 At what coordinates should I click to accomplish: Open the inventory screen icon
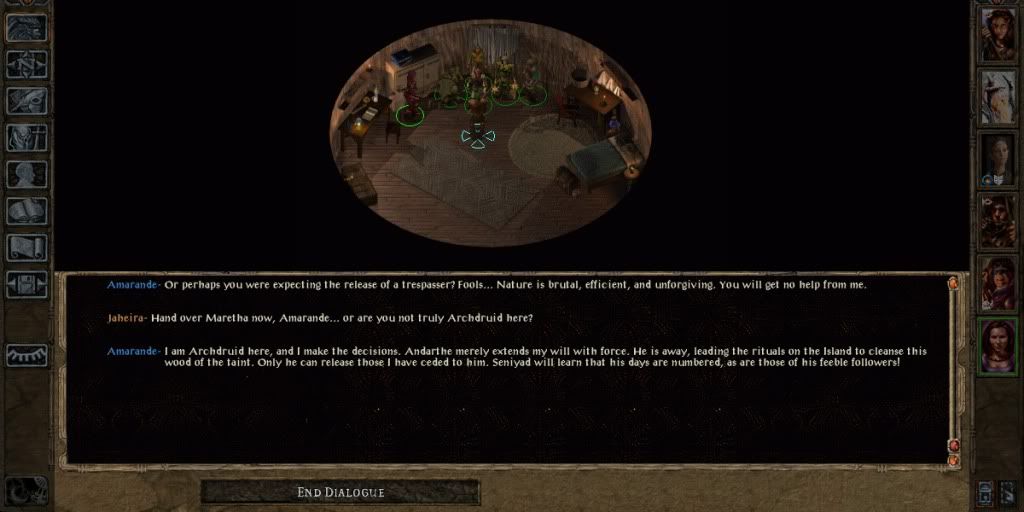coord(28,138)
